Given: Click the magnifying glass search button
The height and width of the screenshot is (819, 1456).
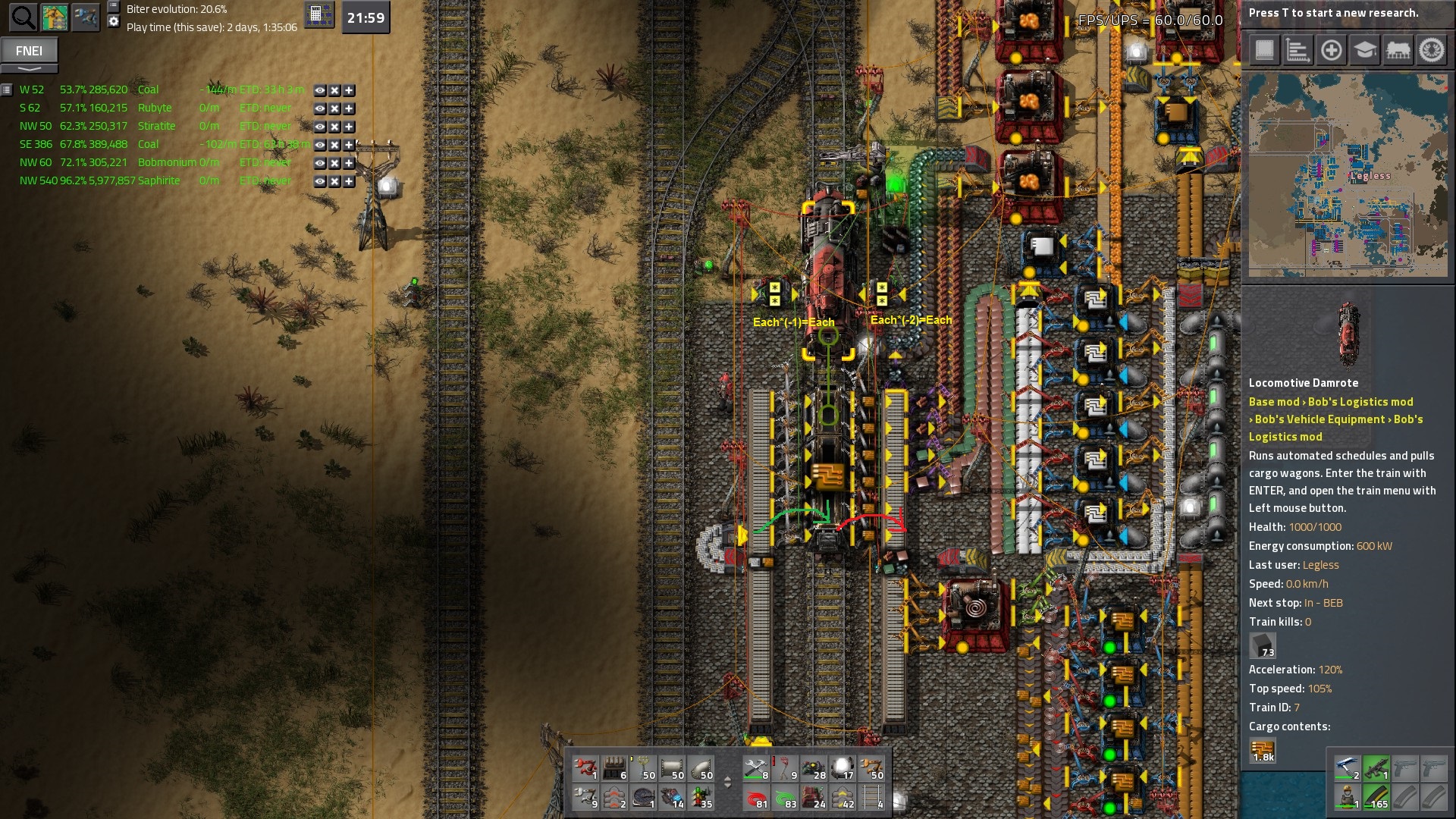Looking at the screenshot, I should 23,17.
